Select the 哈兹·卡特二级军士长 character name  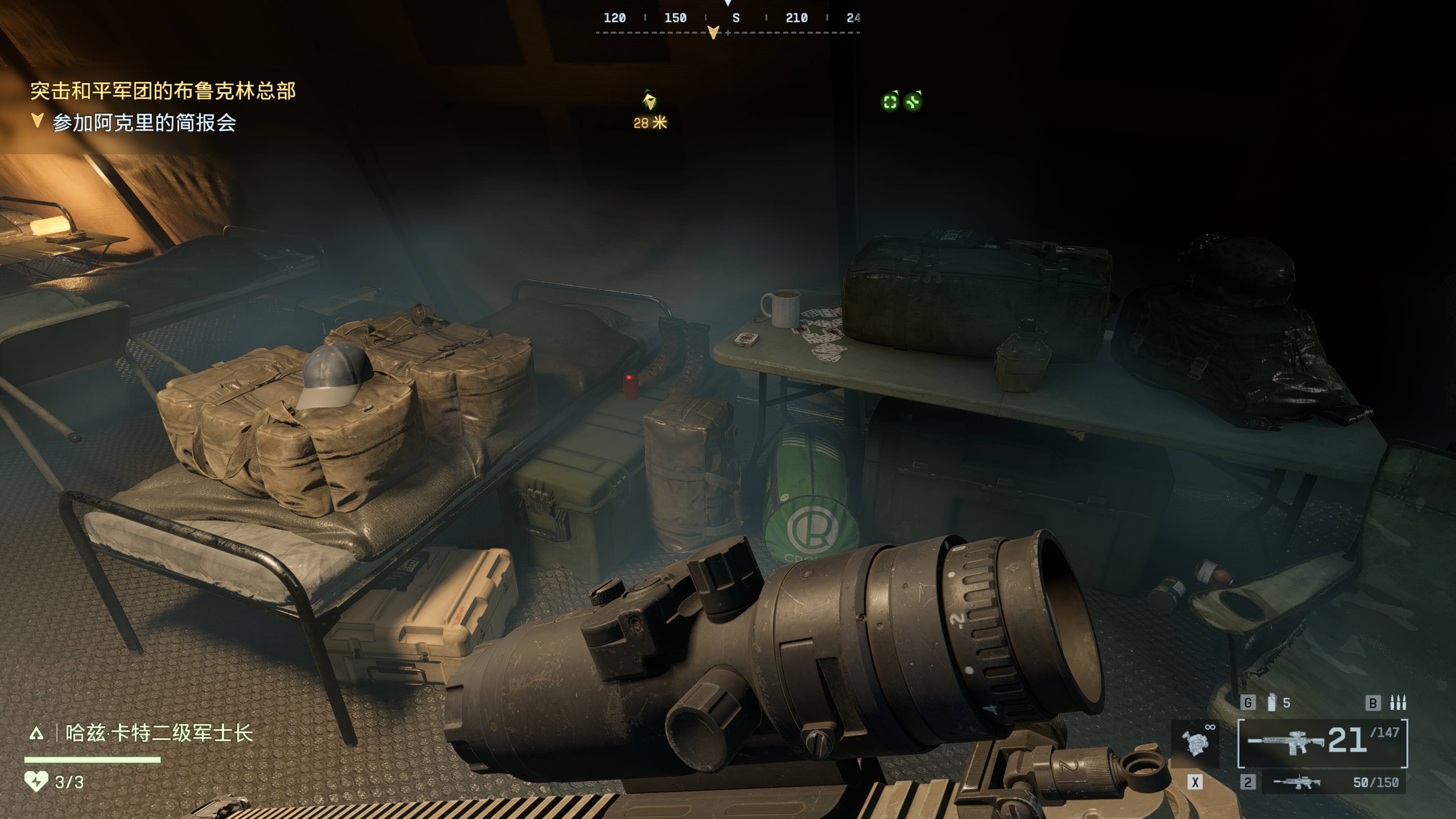pos(159,733)
